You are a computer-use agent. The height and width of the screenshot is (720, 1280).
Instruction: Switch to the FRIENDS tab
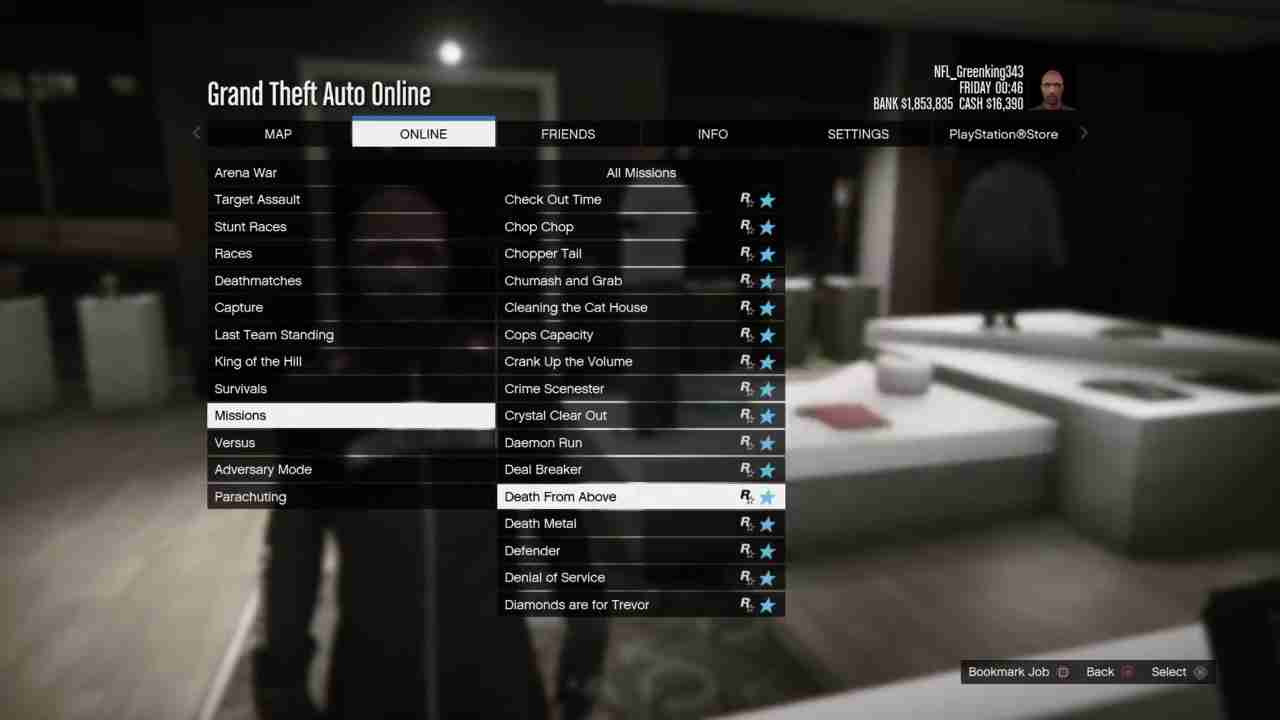(568, 133)
